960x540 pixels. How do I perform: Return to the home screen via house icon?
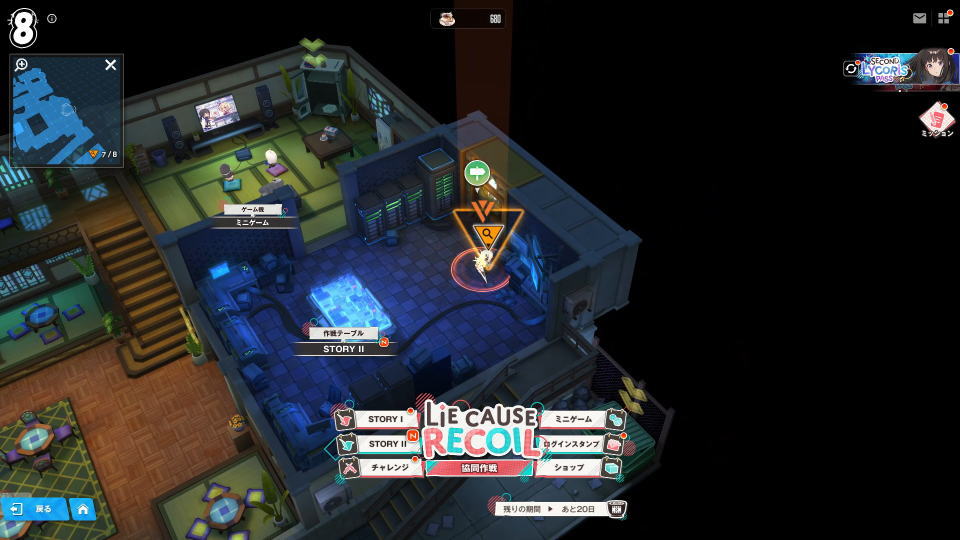click(82, 509)
